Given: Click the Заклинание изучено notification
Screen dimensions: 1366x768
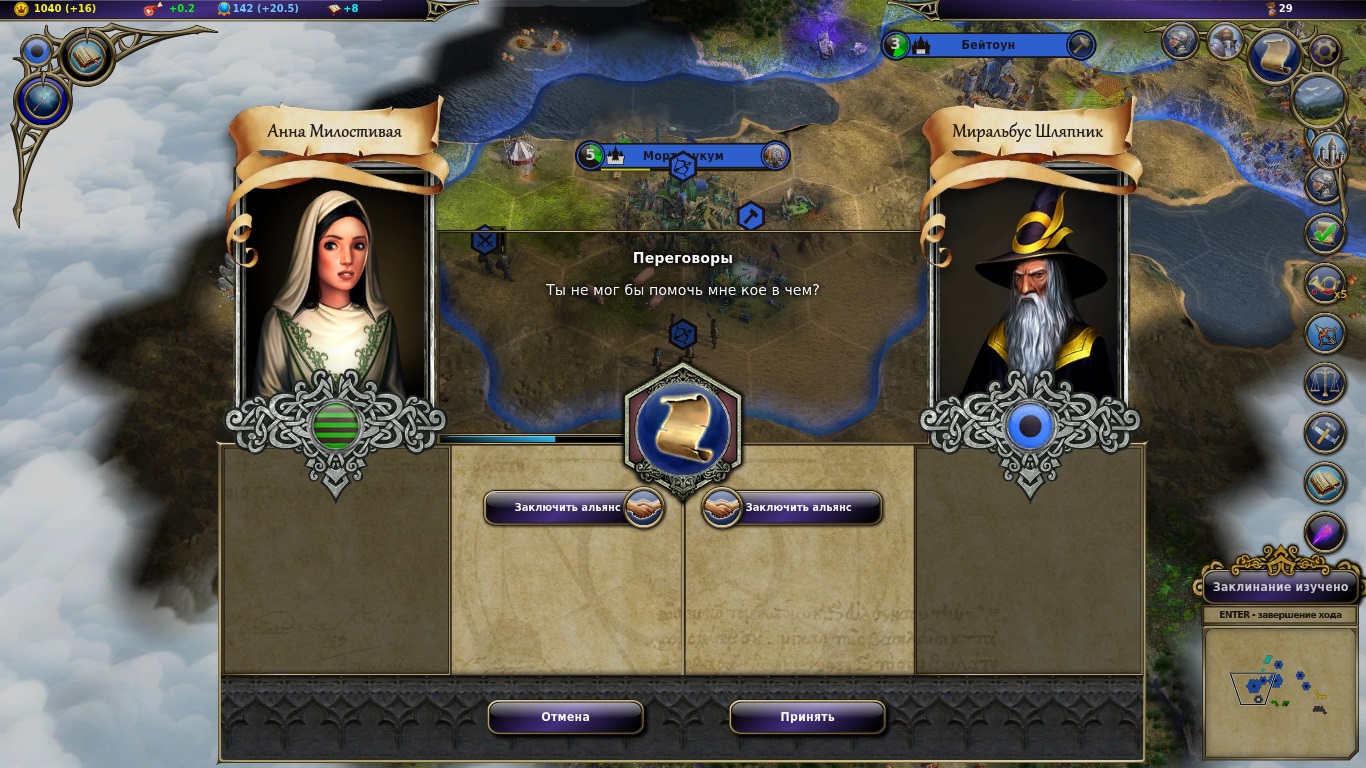Looking at the screenshot, I should coord(1281,587).
